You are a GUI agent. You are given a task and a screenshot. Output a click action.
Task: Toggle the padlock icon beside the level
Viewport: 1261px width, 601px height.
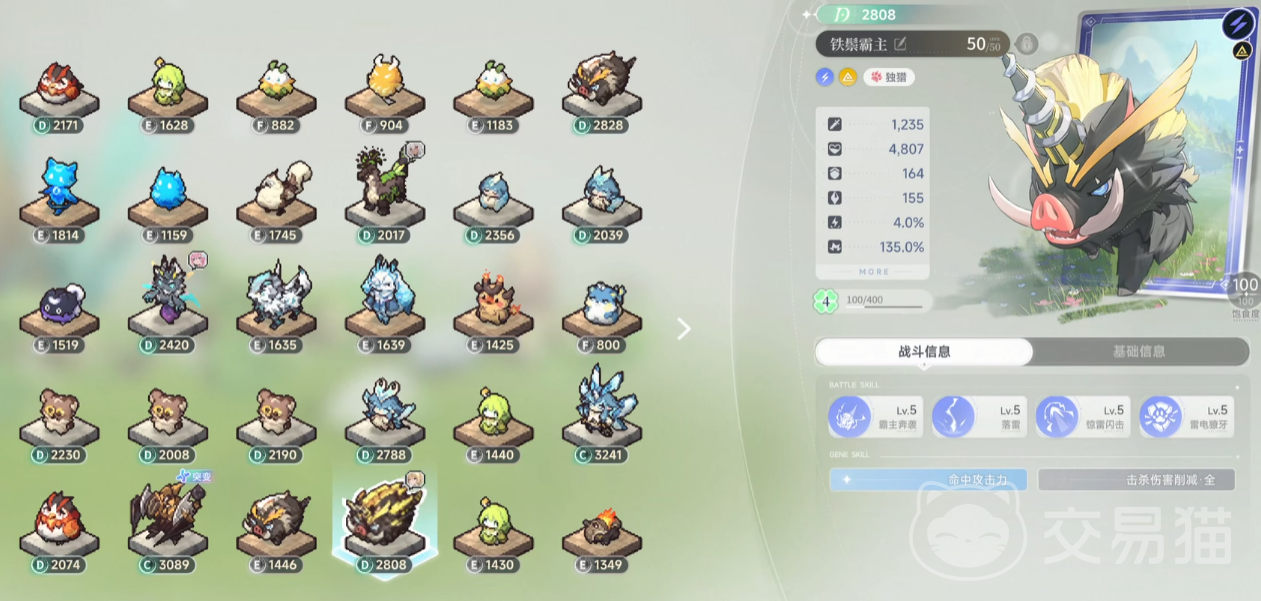click(1026, 44)
